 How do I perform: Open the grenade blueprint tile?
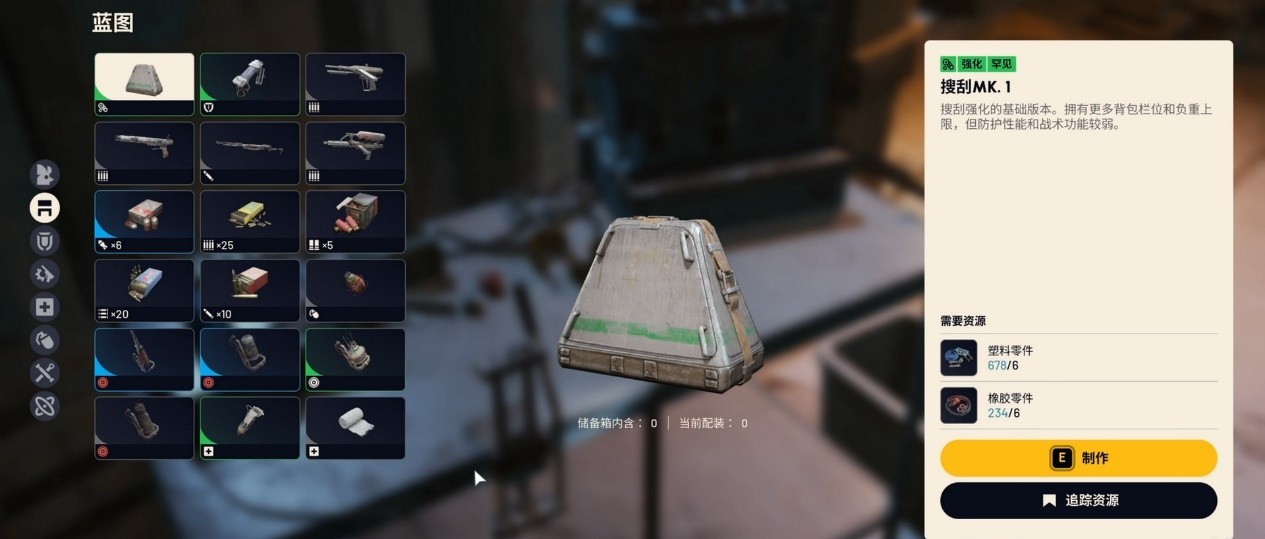coord(355,290)
